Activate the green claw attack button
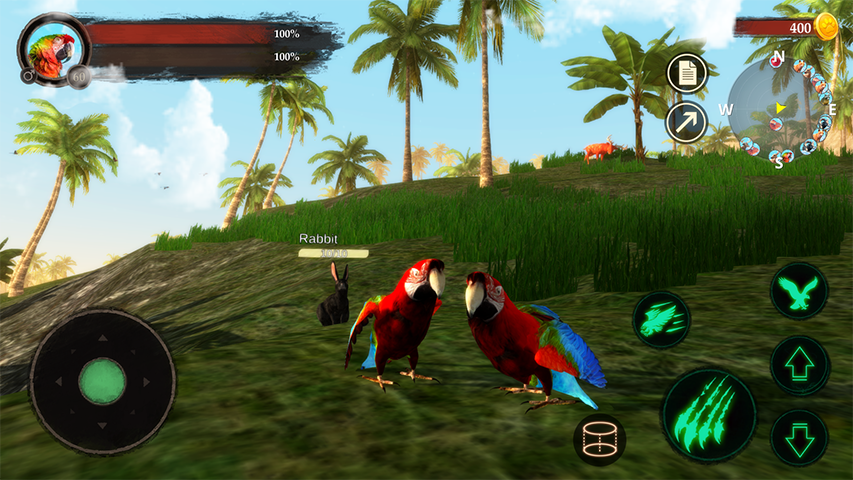 point(709,414)
